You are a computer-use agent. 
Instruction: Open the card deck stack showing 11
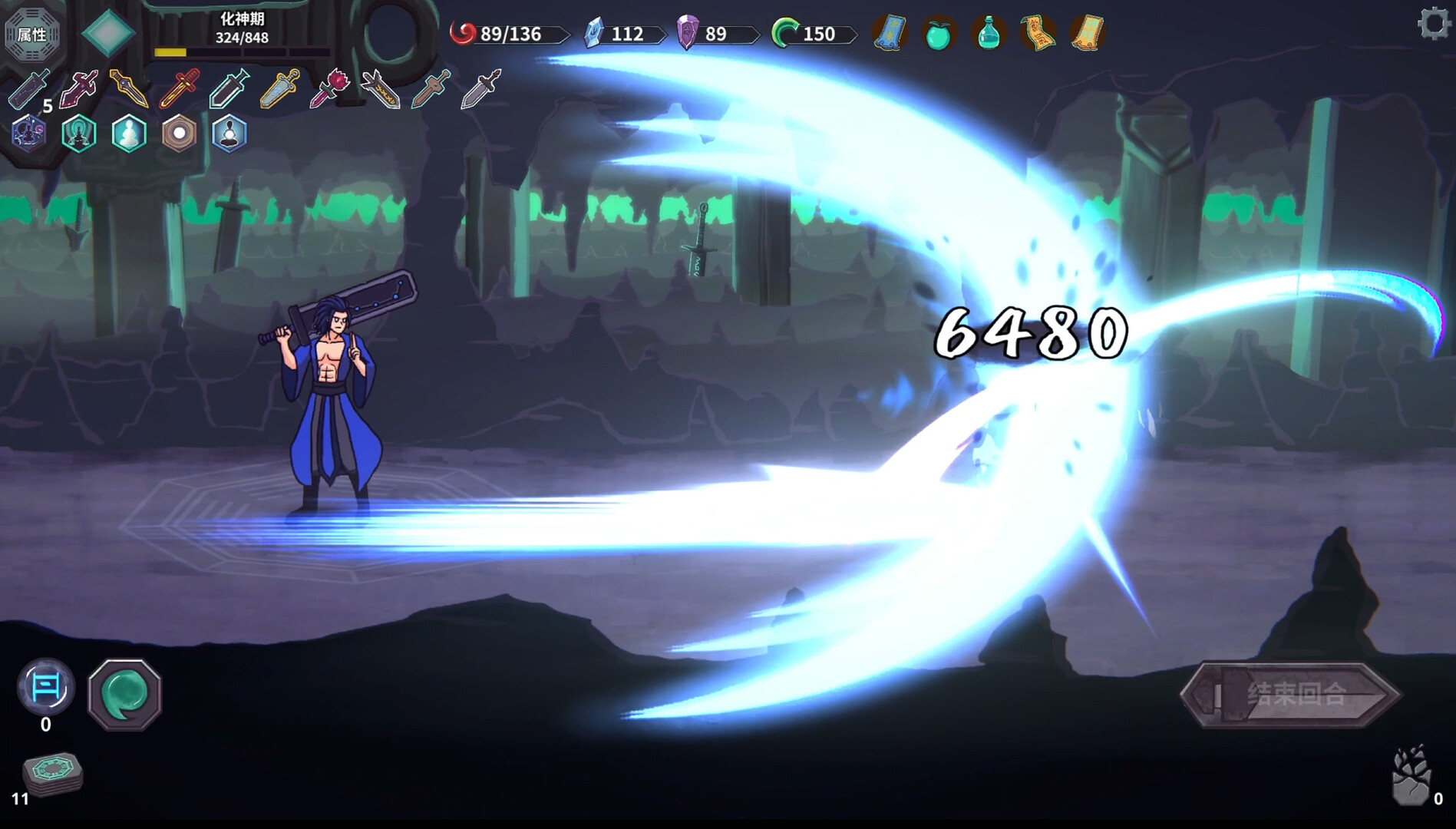[x=52, y=773]
